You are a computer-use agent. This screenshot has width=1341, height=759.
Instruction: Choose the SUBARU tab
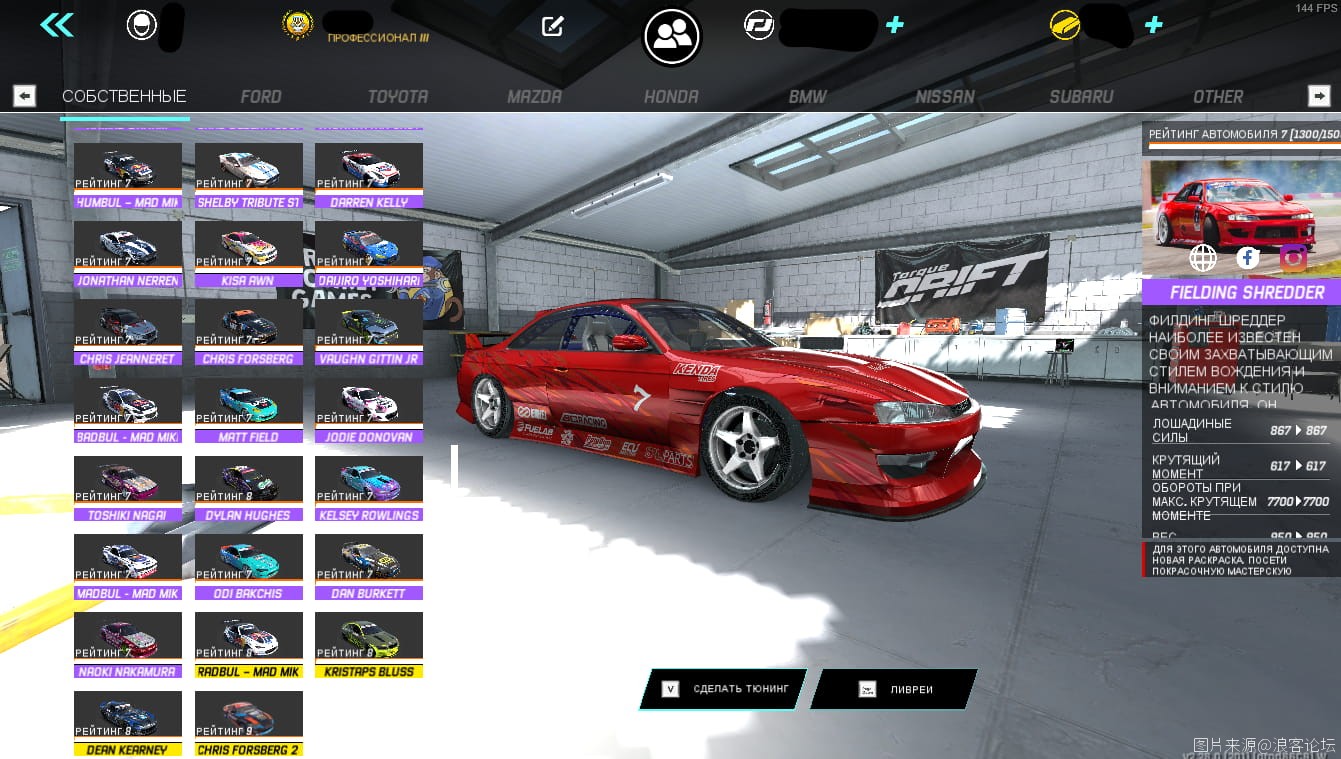tap(1081, 97)
